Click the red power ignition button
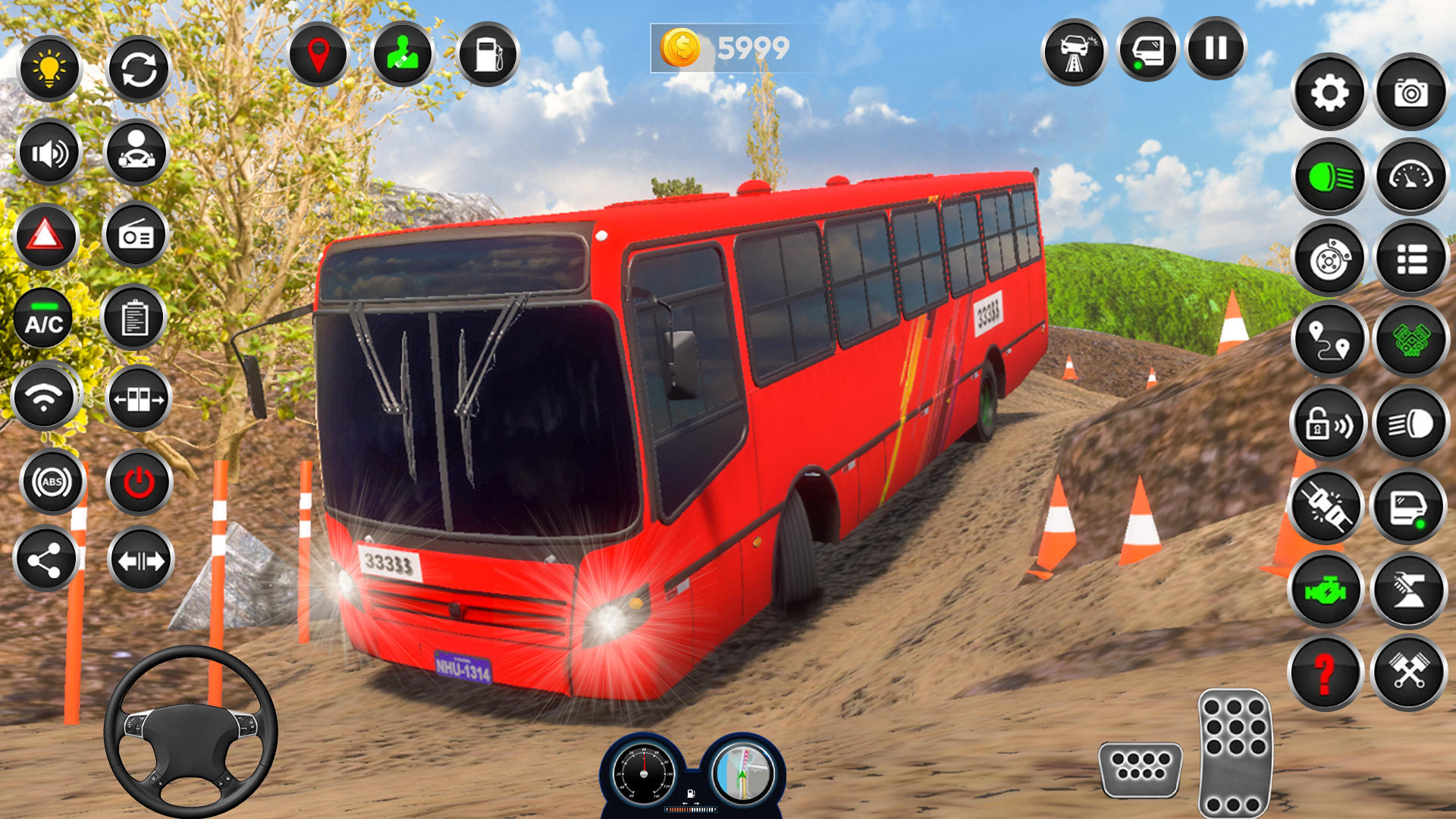 (140, 482)
